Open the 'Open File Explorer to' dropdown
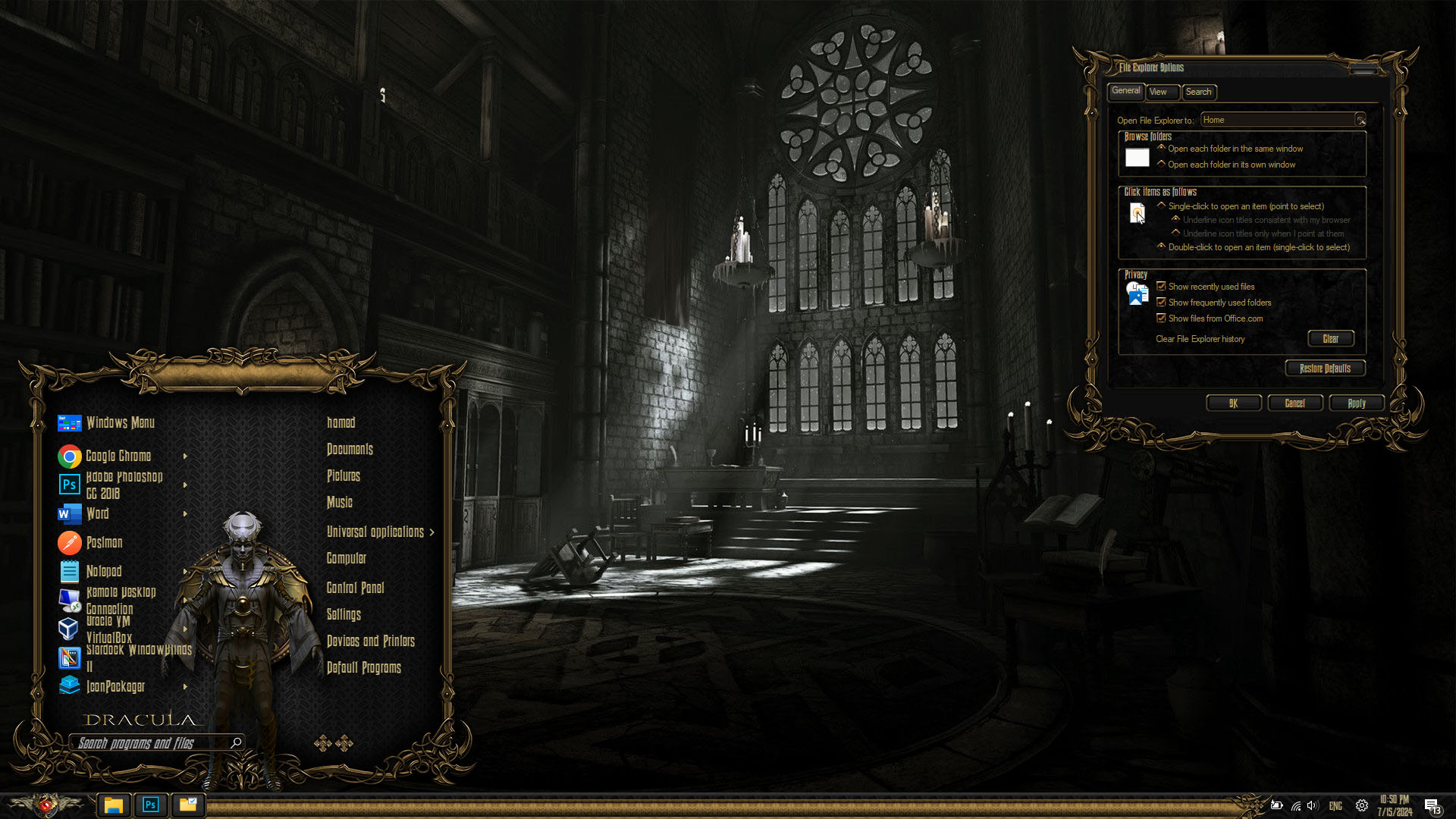This screenshot has width=1456, height=819. [1360, 120]
